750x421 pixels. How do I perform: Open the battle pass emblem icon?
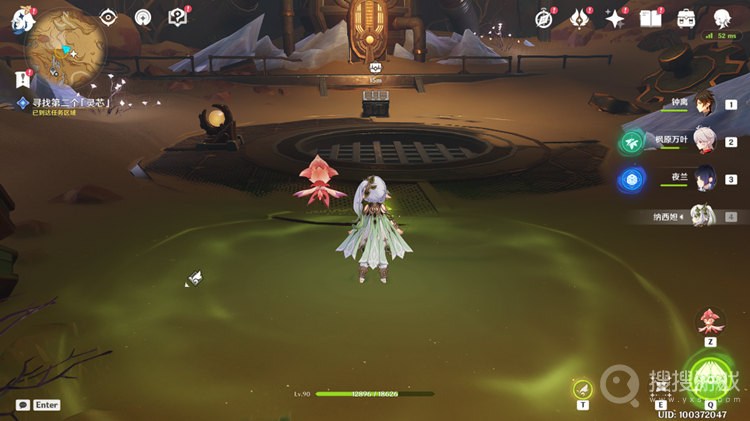tap(580, 18)
